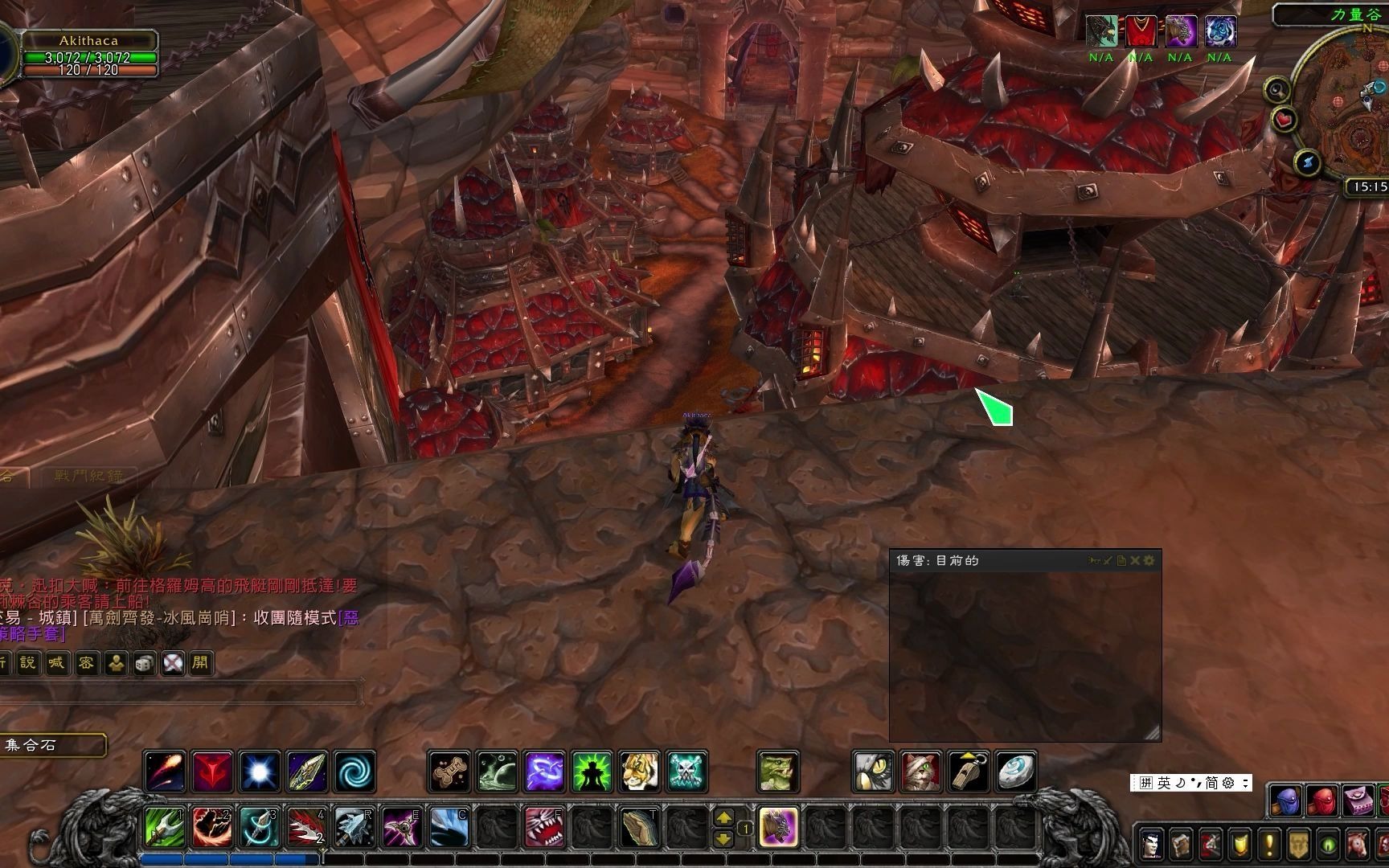Open the dice roll chat shortcut button
Image resolution: width=1389 pixels, height=868 pixels.
(144, 663)
